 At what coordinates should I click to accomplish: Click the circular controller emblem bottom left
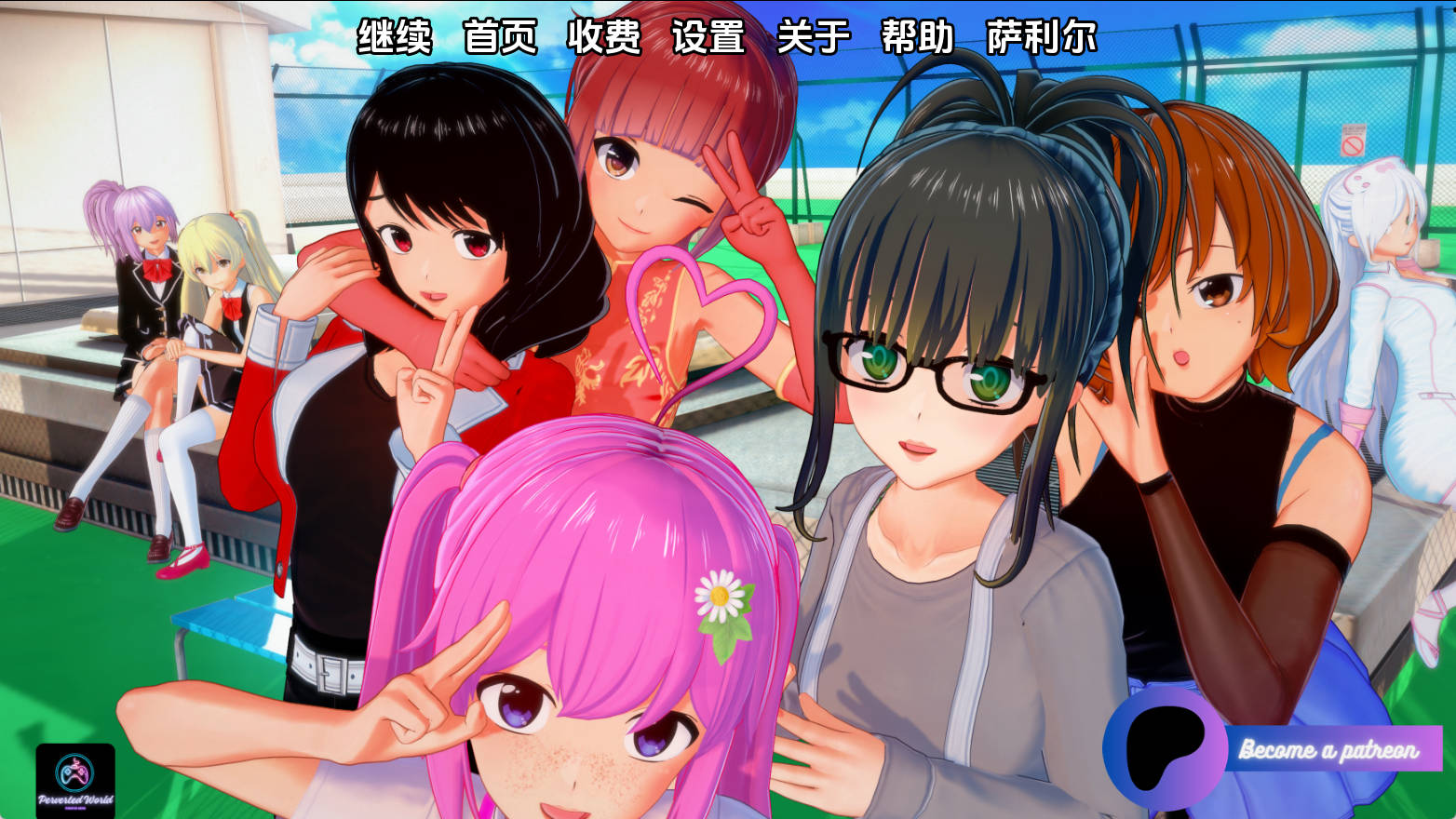click(74, 772)
